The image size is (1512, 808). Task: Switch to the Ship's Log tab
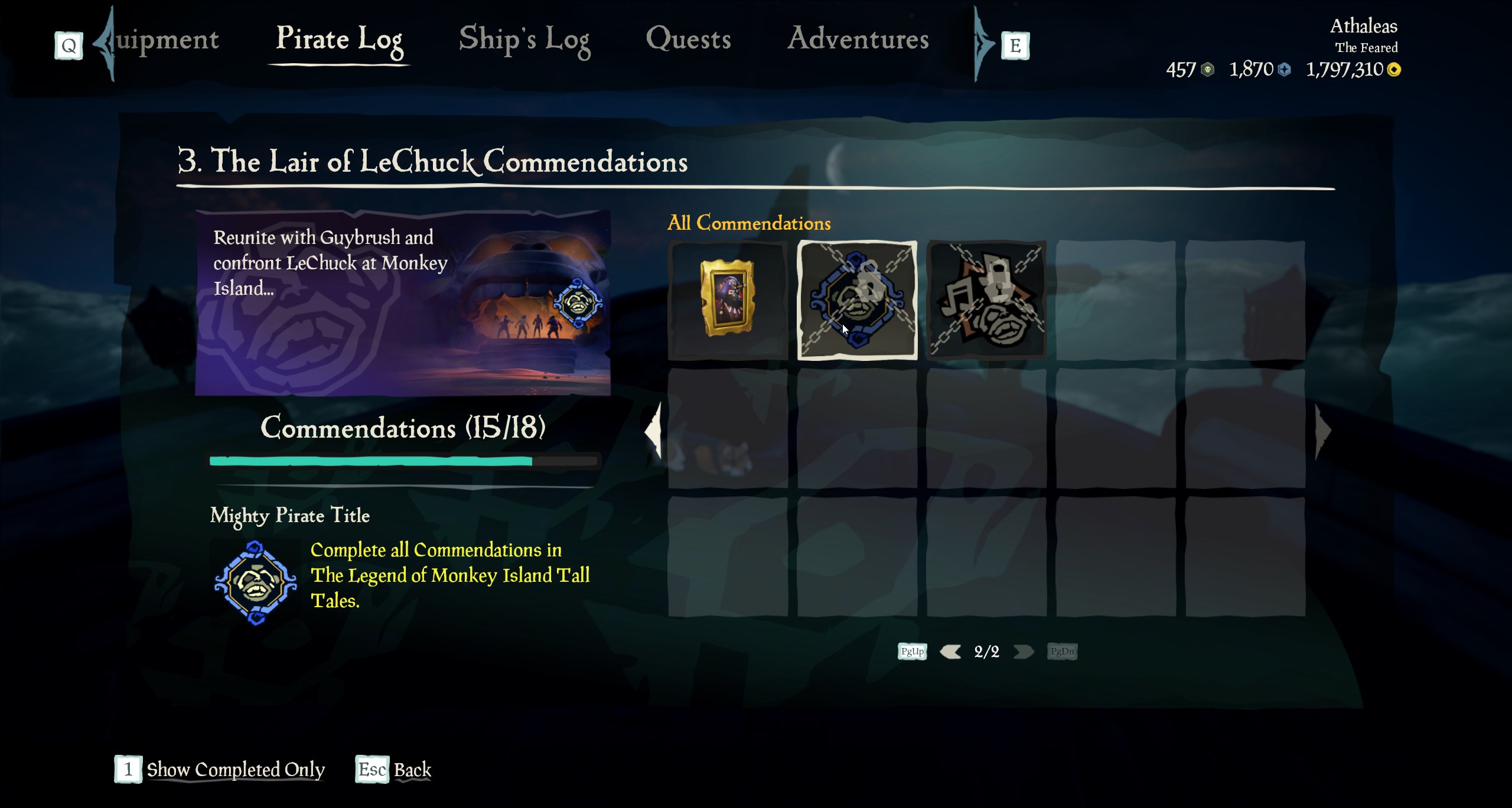pyautogui.click(x=524, y=40)
